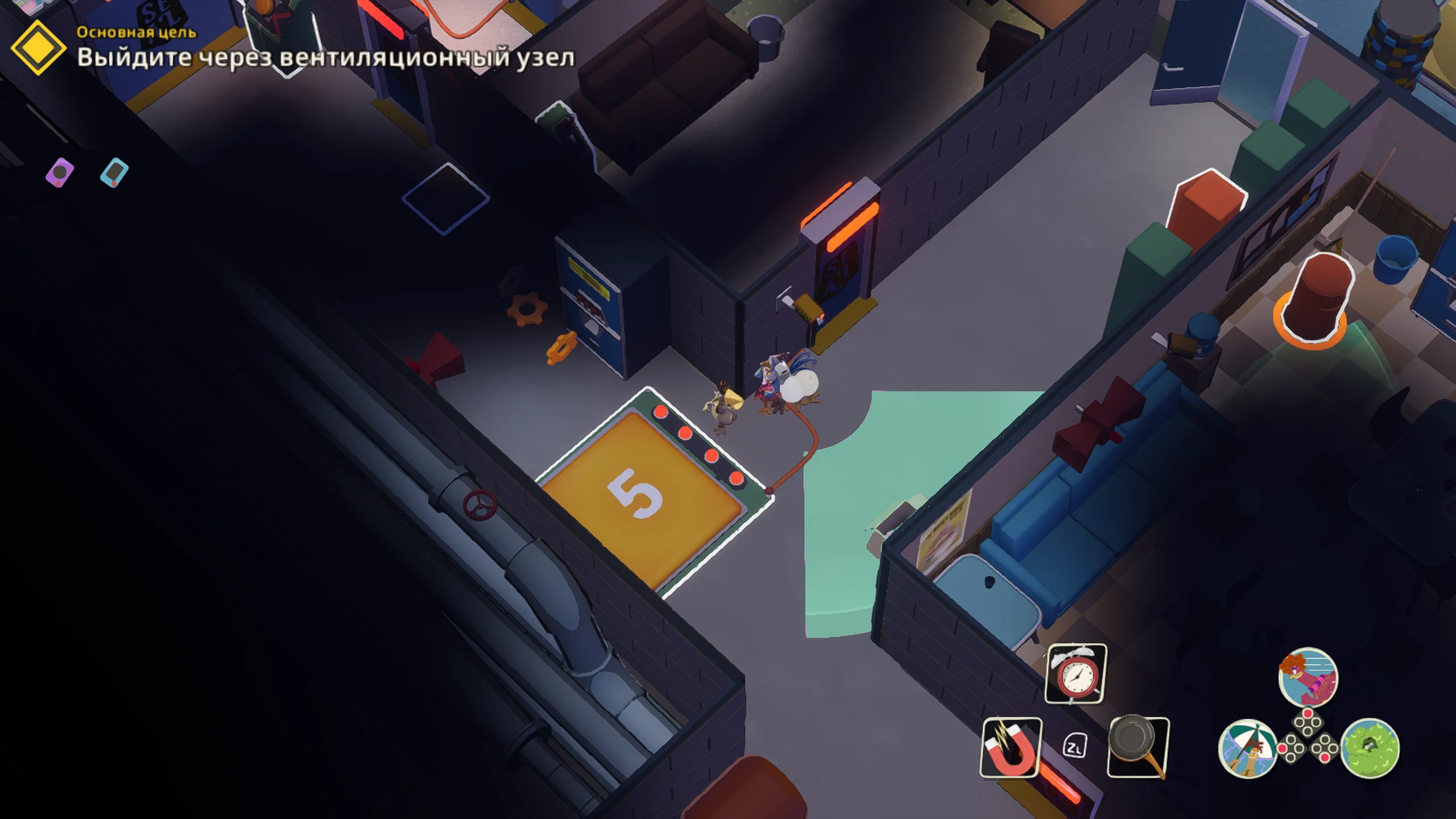Screen dimensions: 1456x819
Task: Click the purple keycard icon
Action: tap(60, 172)
